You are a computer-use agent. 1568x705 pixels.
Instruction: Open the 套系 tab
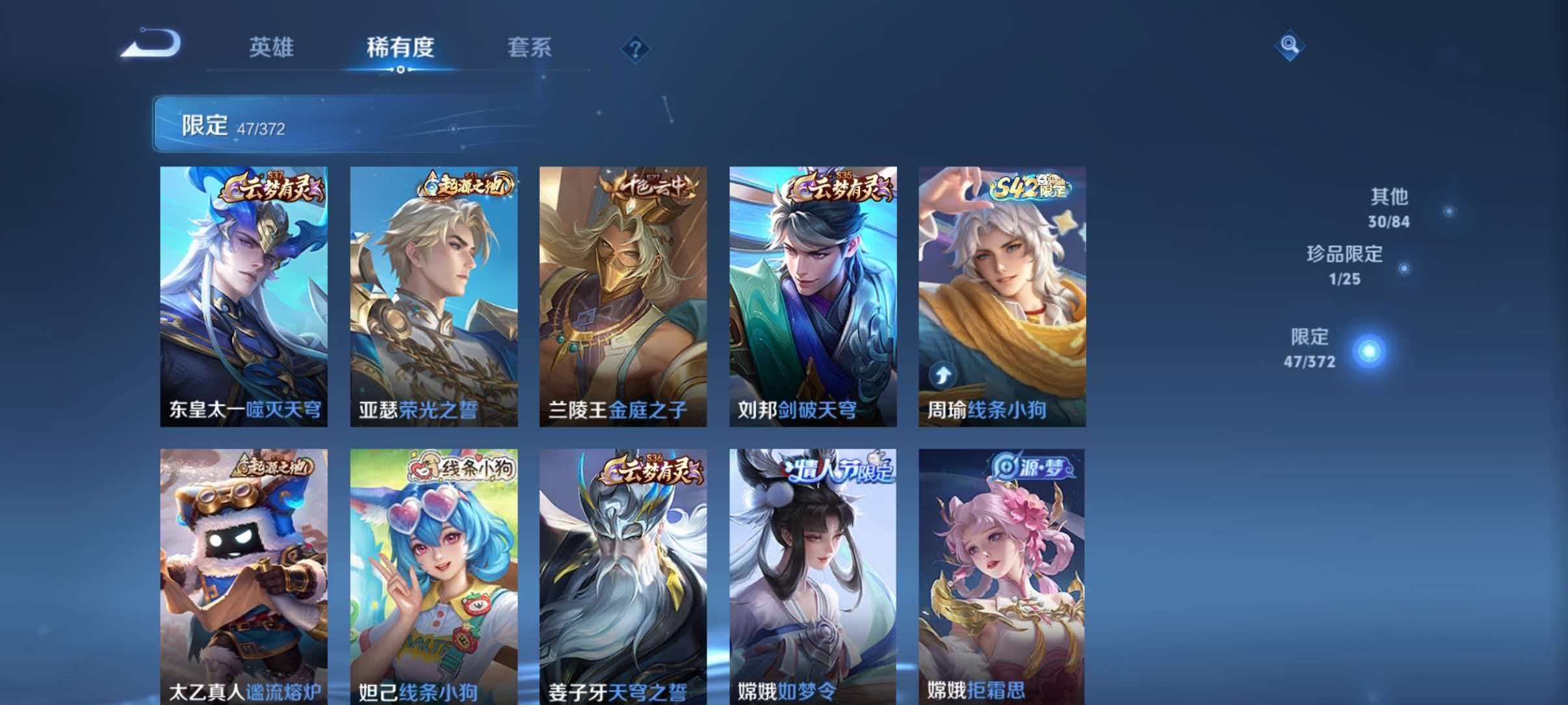click(530, 46)
